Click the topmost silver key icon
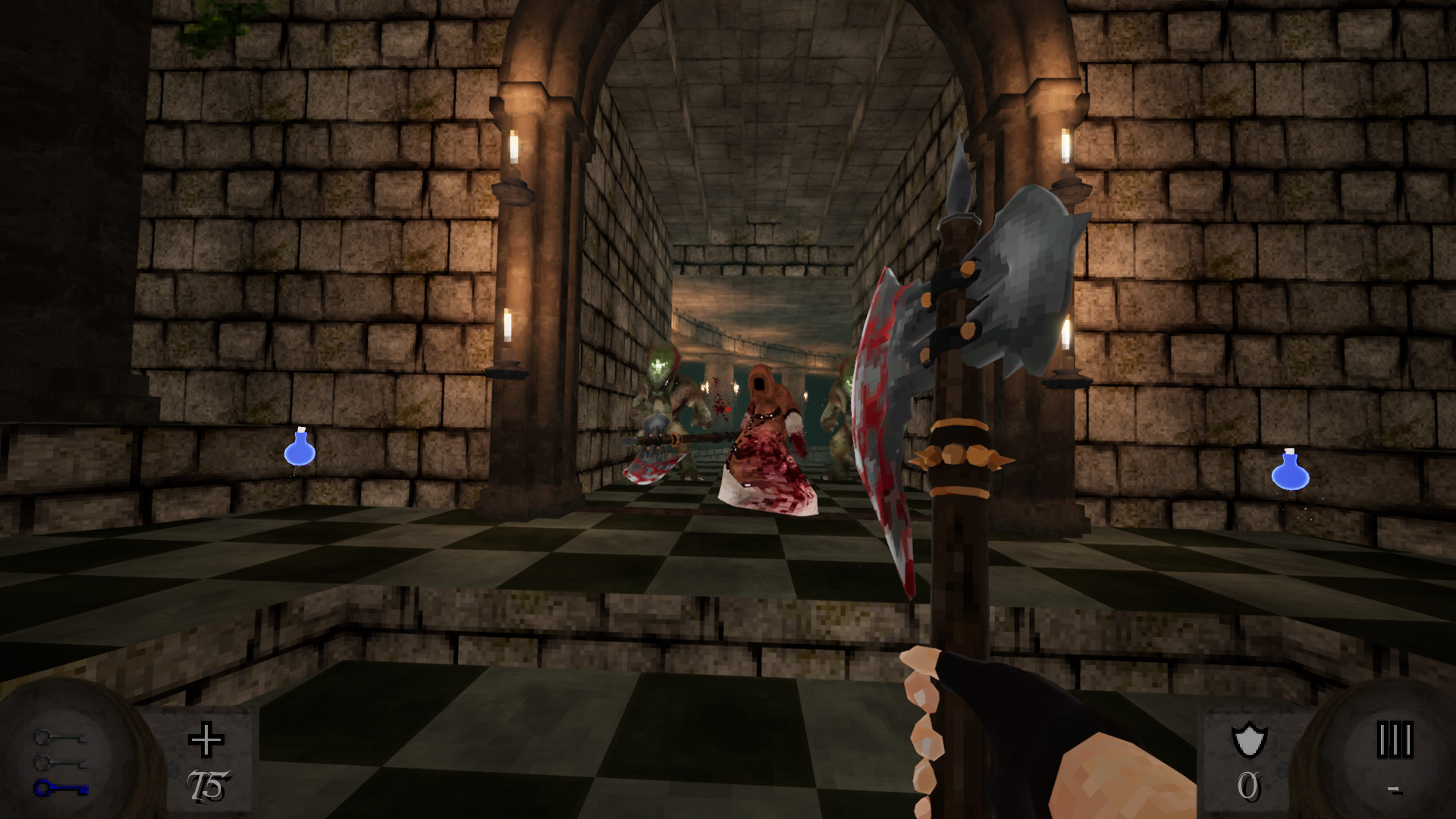The width and height of the screenshot is (1456, 819). (61, 737)
